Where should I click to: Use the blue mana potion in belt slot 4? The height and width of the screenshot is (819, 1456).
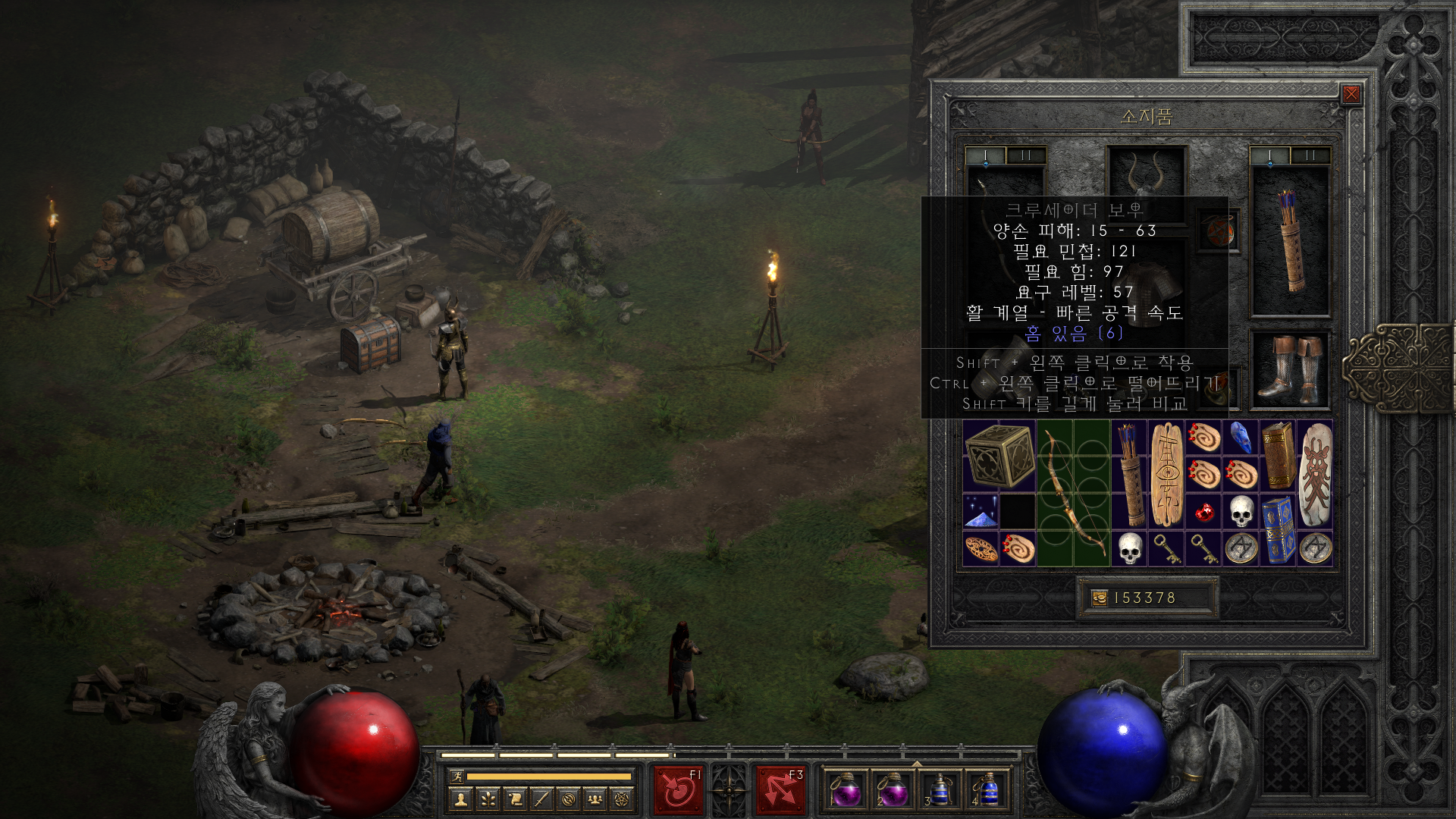988,791
